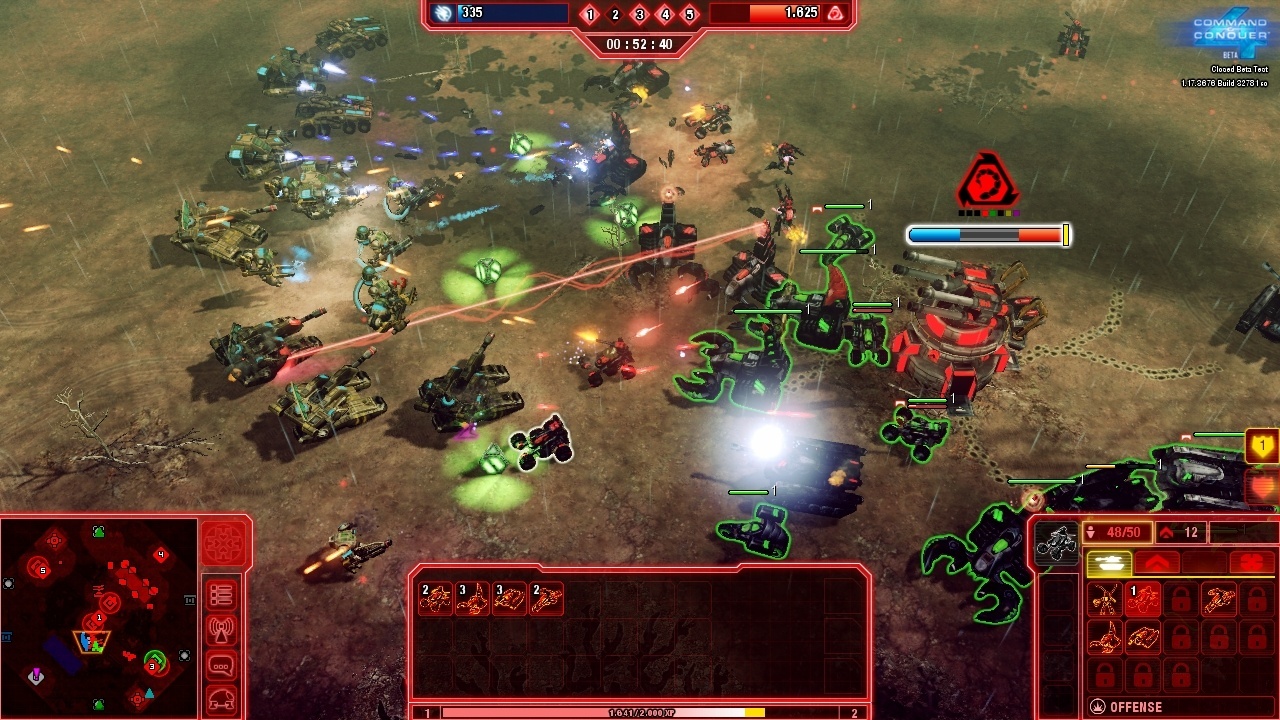
Task: Switch to the Upgrades tab in the build panel
Action: 1158,562
